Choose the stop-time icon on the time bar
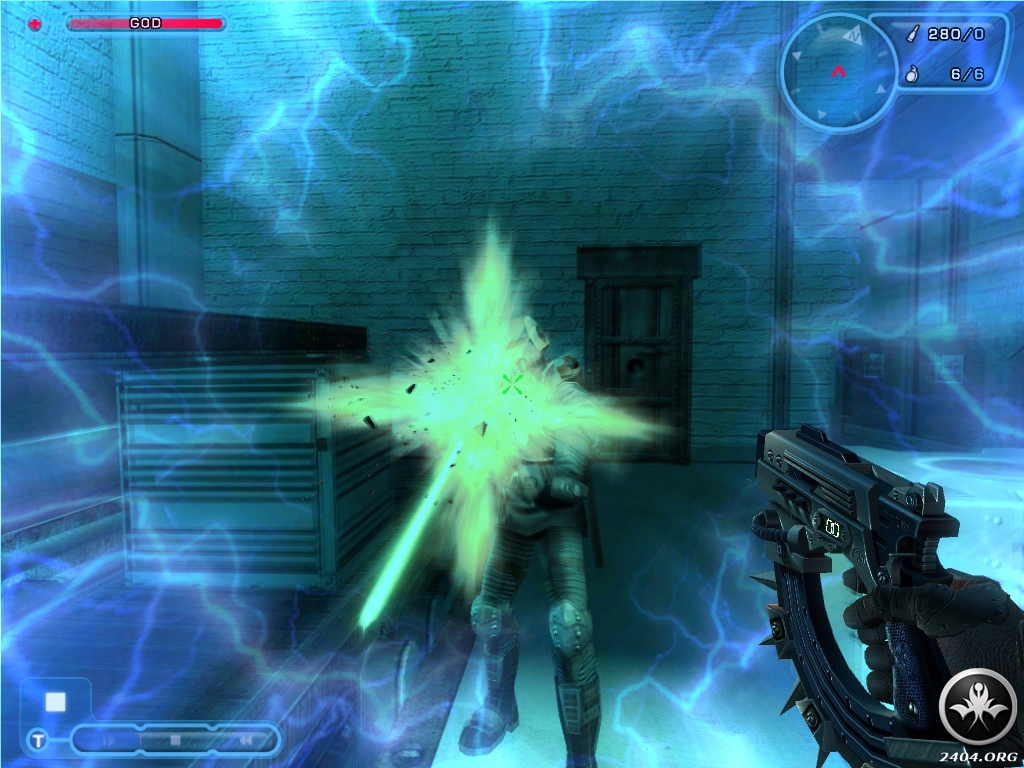 [175, 741]
